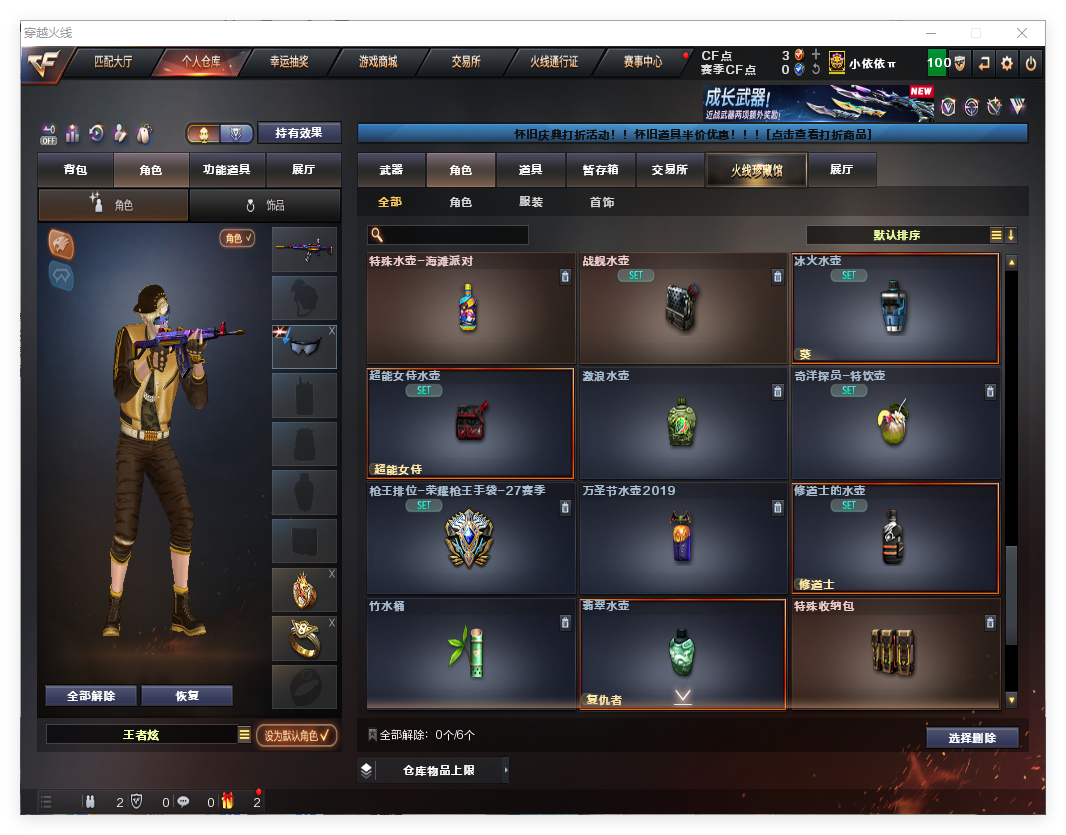Select the 竹水桶 item card
This screenshot has height=835, width=1066.
[x=469, y=653]
